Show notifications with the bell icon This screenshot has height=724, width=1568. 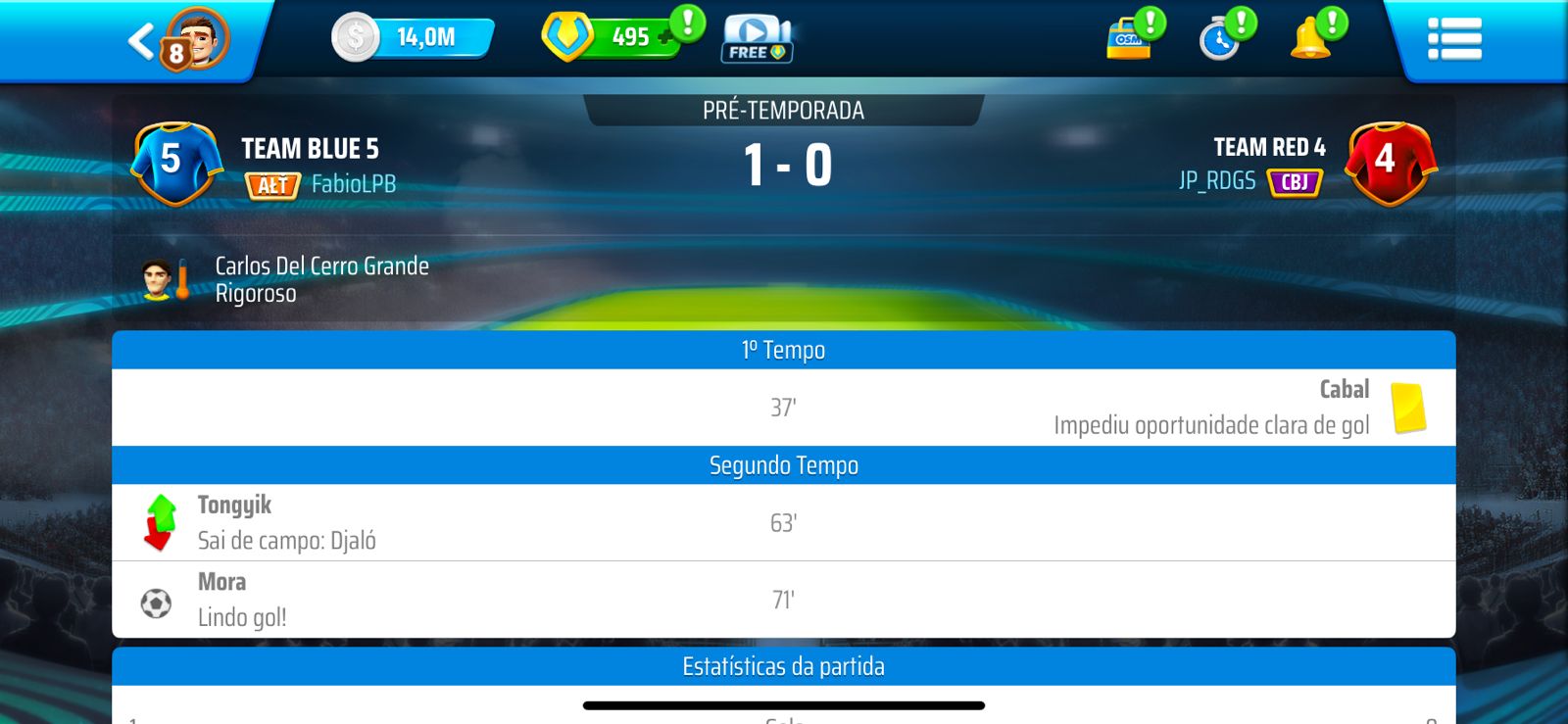pos(1310,39)
